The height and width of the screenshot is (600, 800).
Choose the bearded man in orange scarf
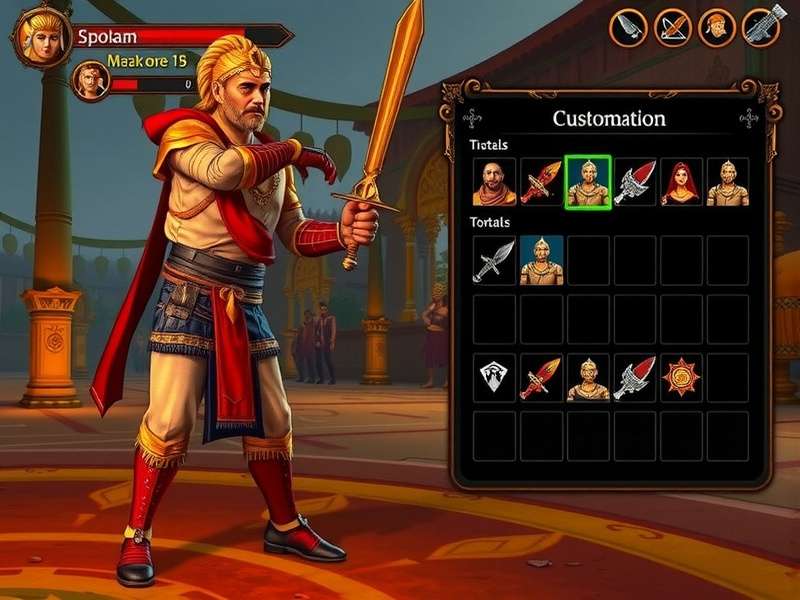click(x=494, y=182)
